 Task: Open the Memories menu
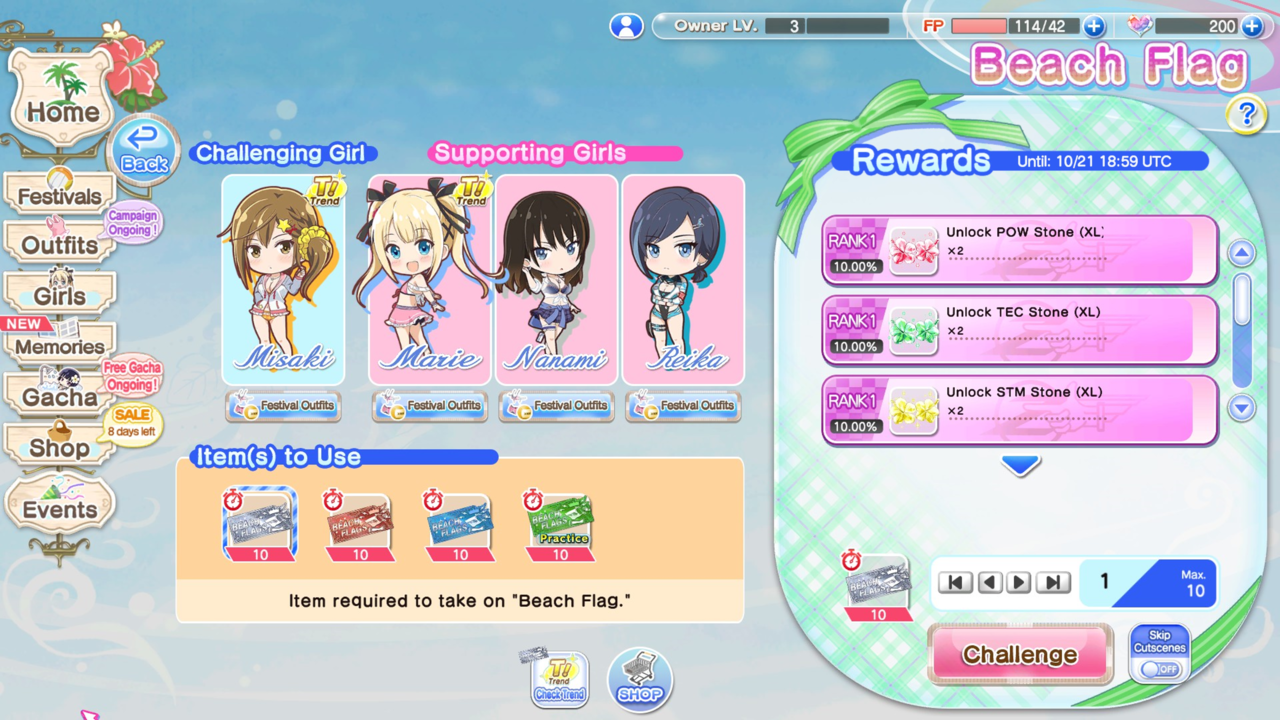click(60, 346)
